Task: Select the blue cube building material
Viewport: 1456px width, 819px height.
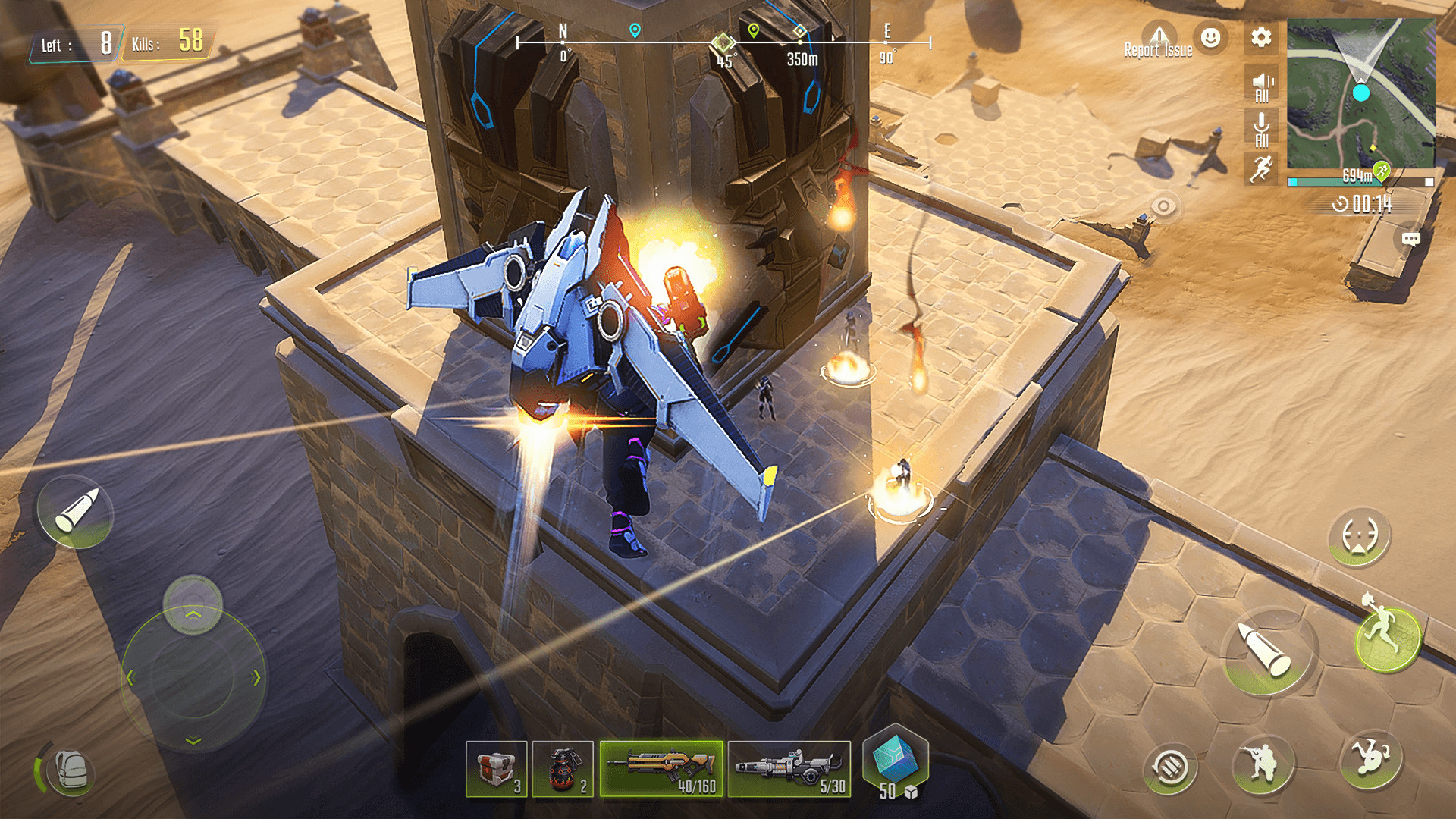Action: coord(896,761)
